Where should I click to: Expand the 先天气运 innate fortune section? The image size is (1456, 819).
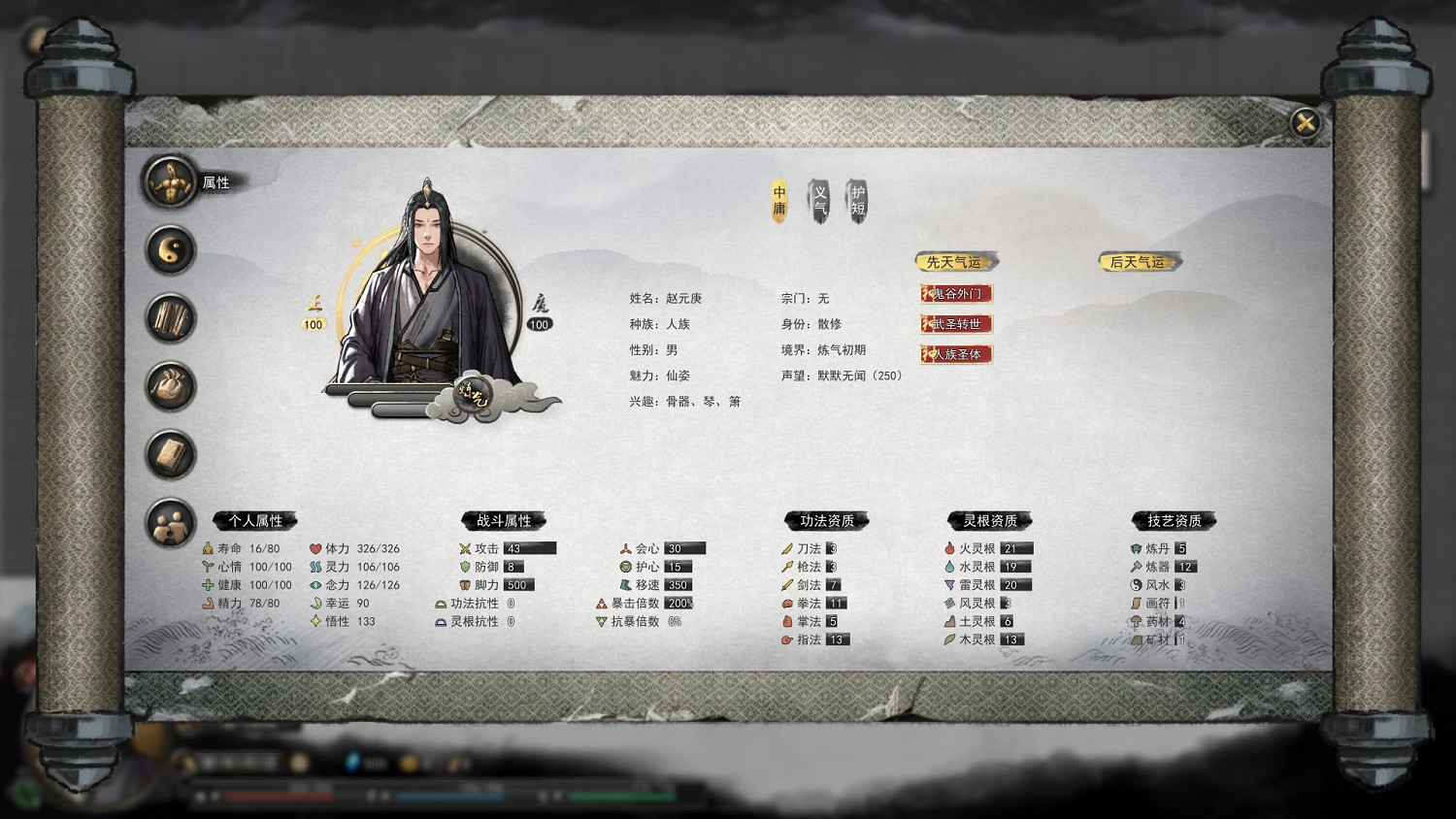pyautogui.click(x=954, y=260)
